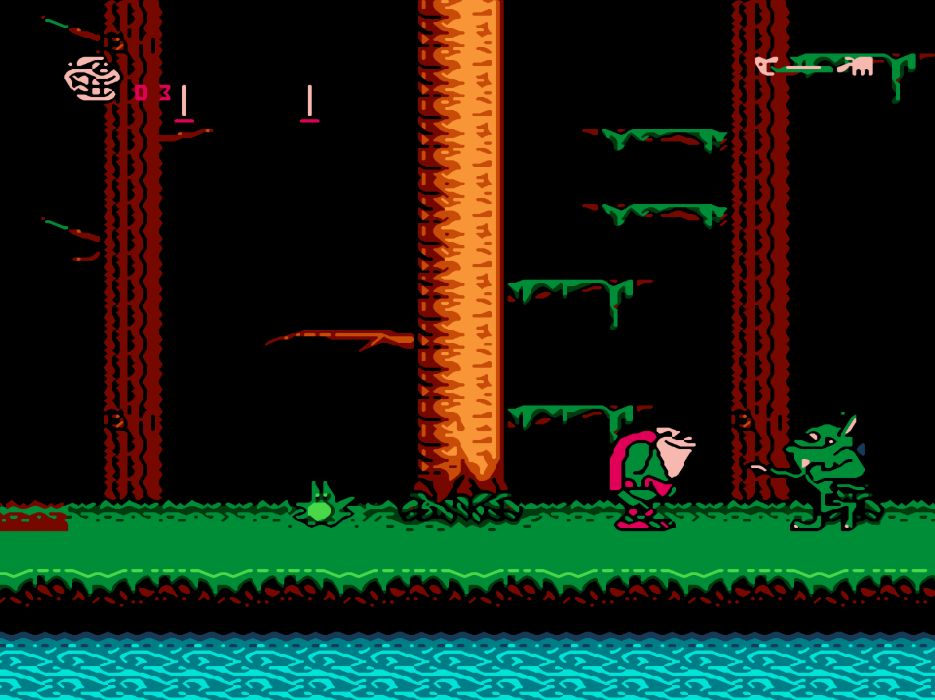Click the hunchback face portrait icon

[91, 78]
